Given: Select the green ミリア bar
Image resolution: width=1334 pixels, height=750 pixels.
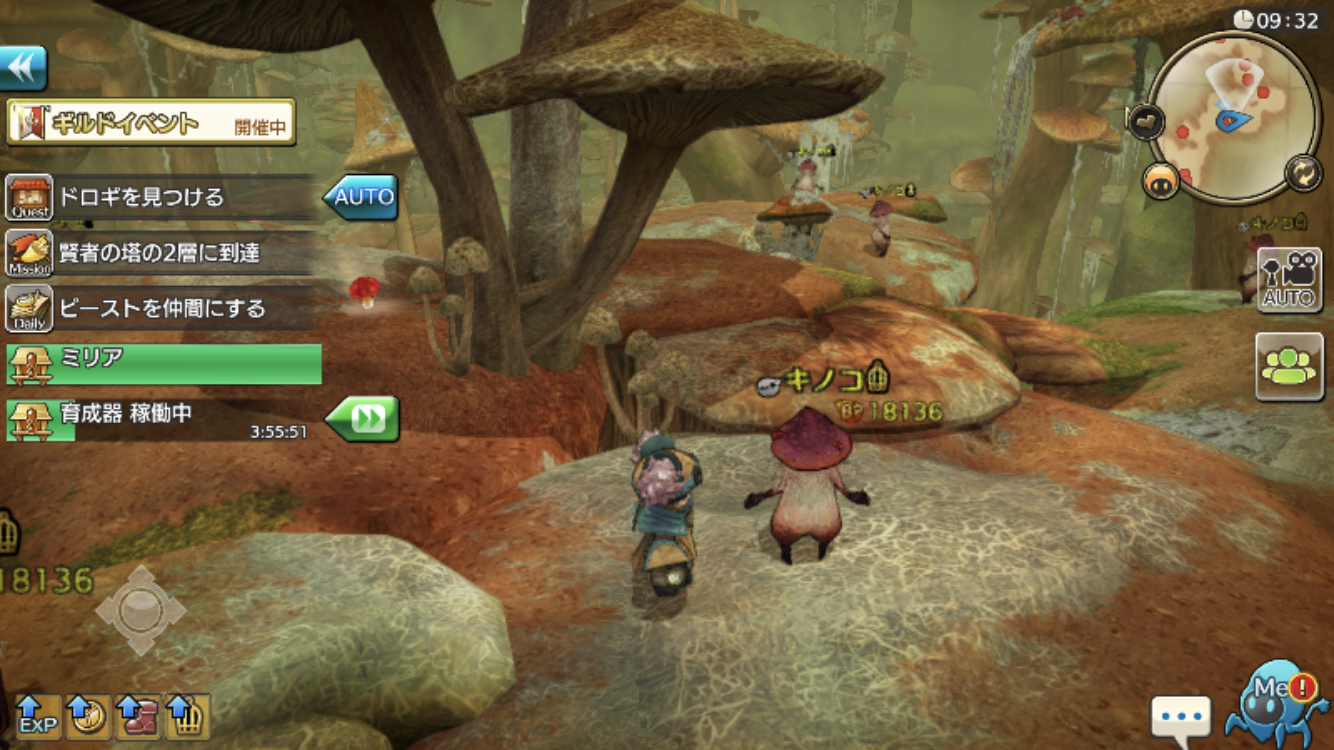Looking at the screenshot, I should [x=164, y=364].
